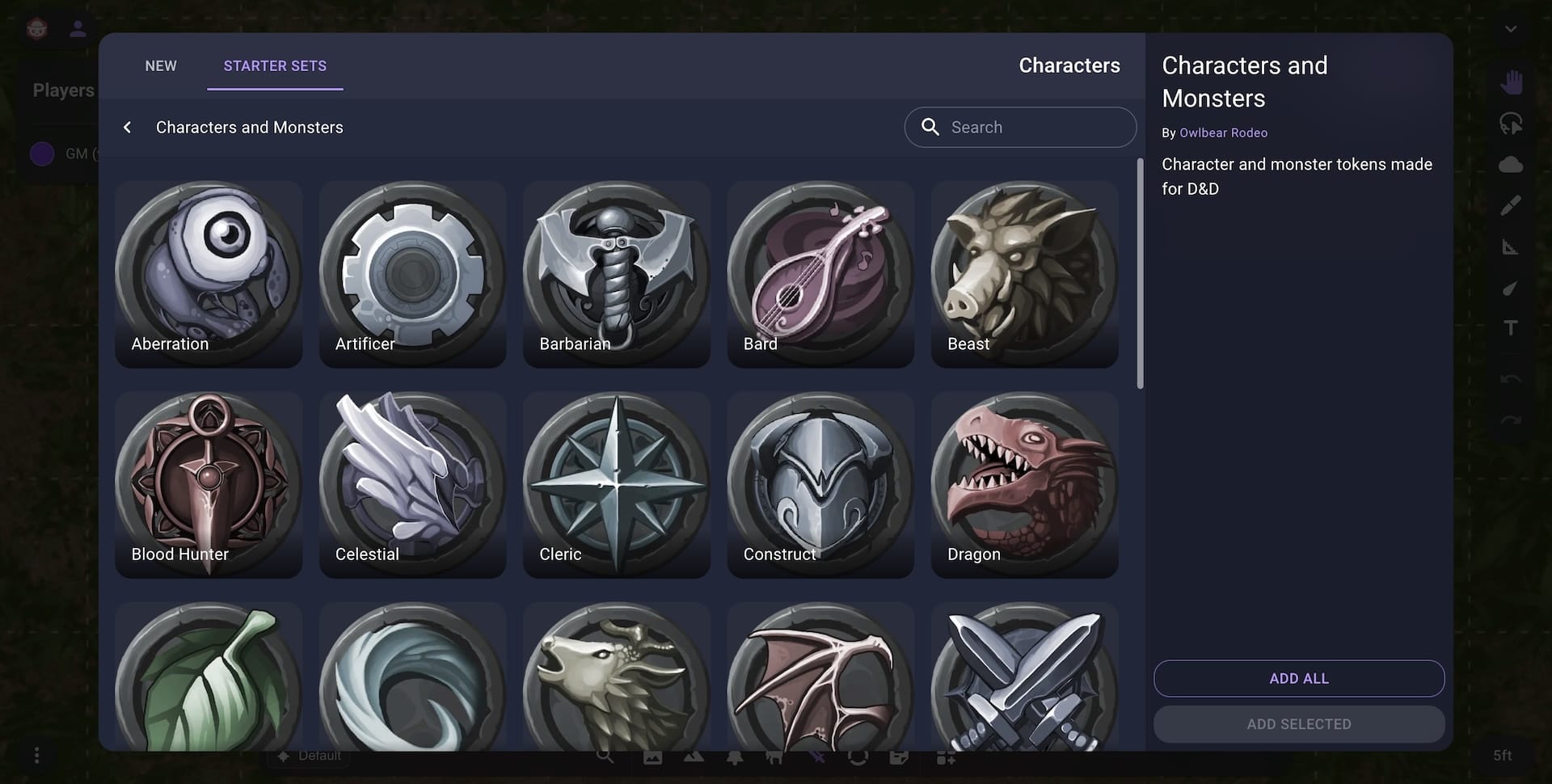
Task: Collapse the panel with the back chevron arrow
Action: tap(127, 127)
